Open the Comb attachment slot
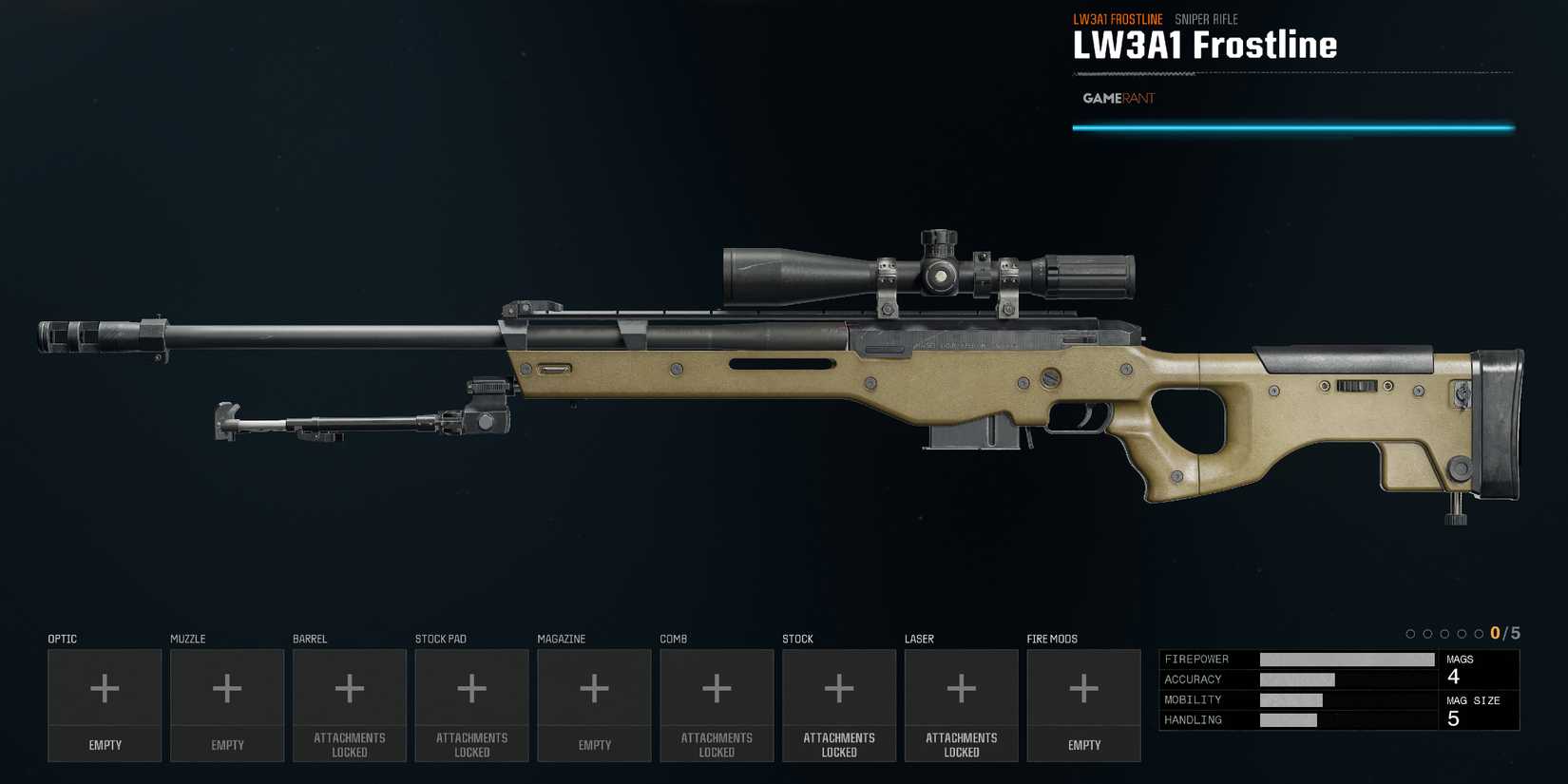Image resolution: width=1568 pixels, height=784 pixels. (x=717, y=703)
